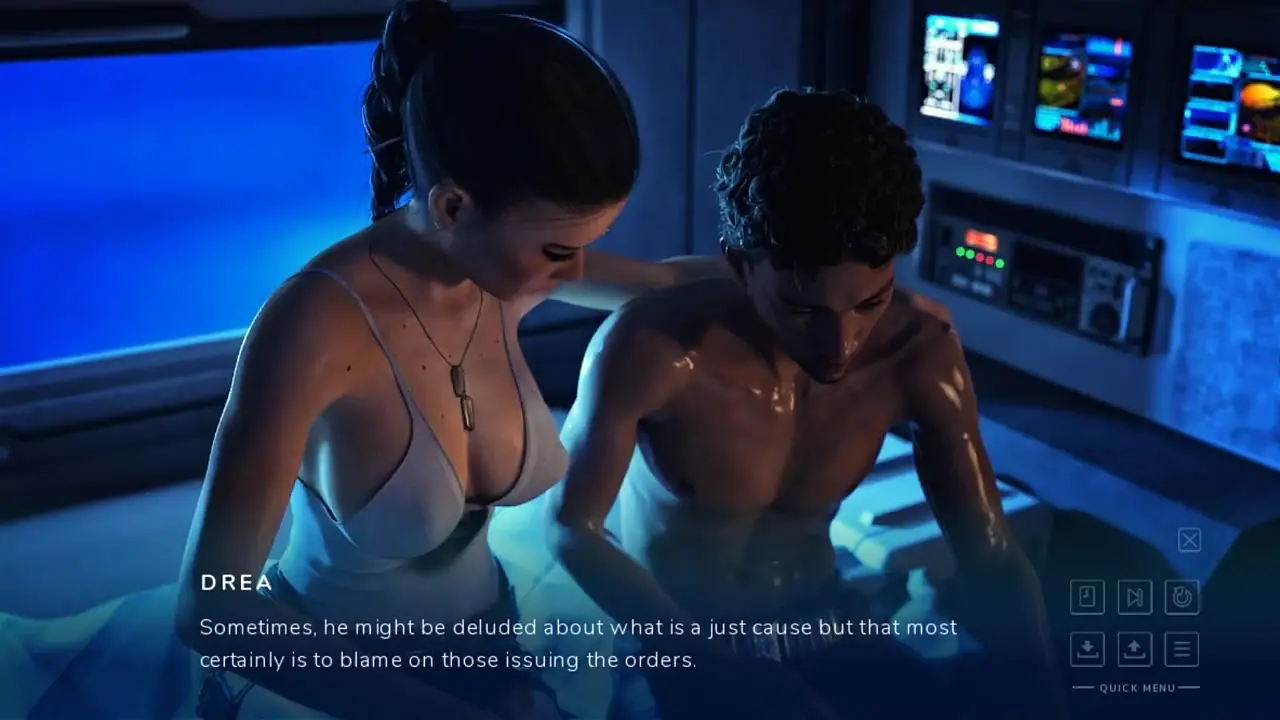This screenshot has width=1280, height=720.
Task: Close the quick menu with the X
Action: [1189, 541]
